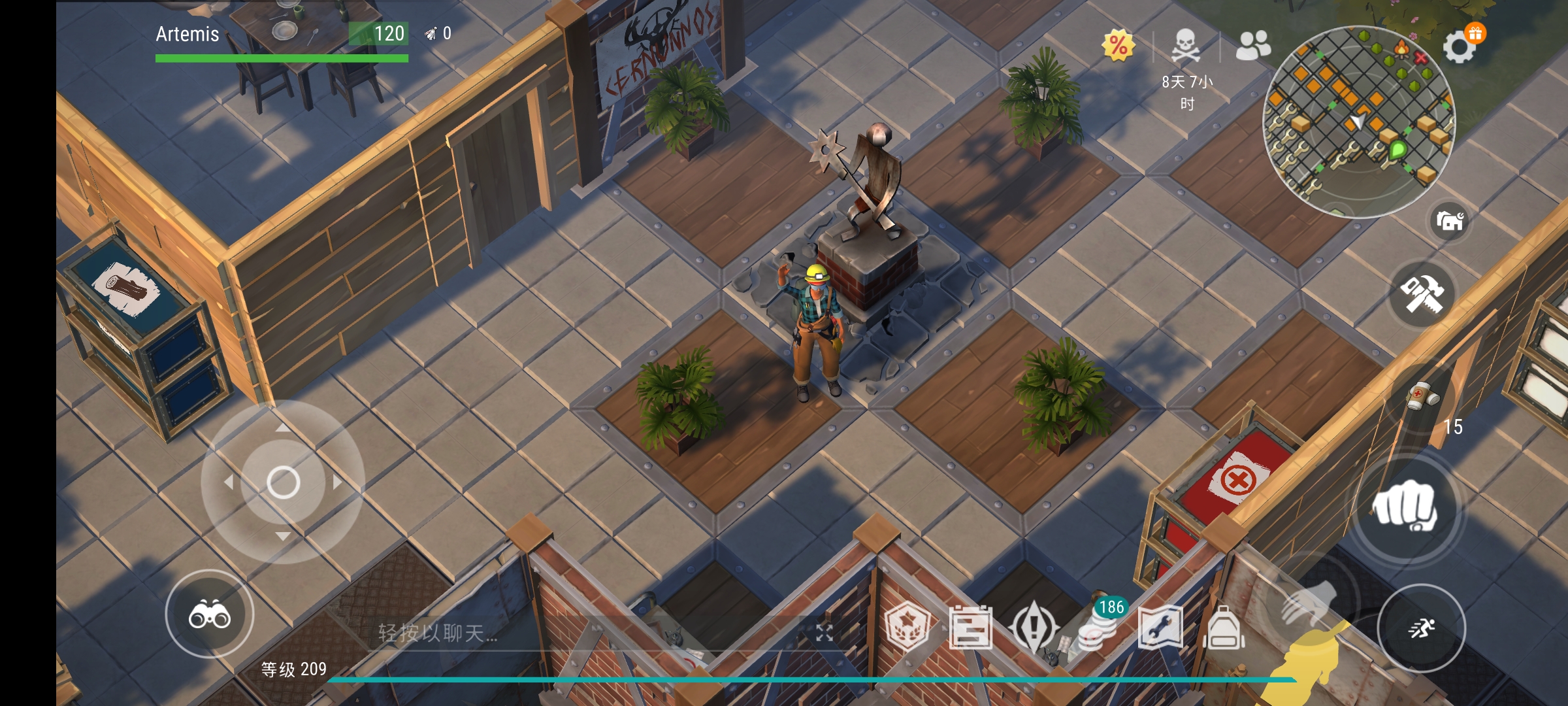Tap the house base icon below minimap

tap(1450, 221)
